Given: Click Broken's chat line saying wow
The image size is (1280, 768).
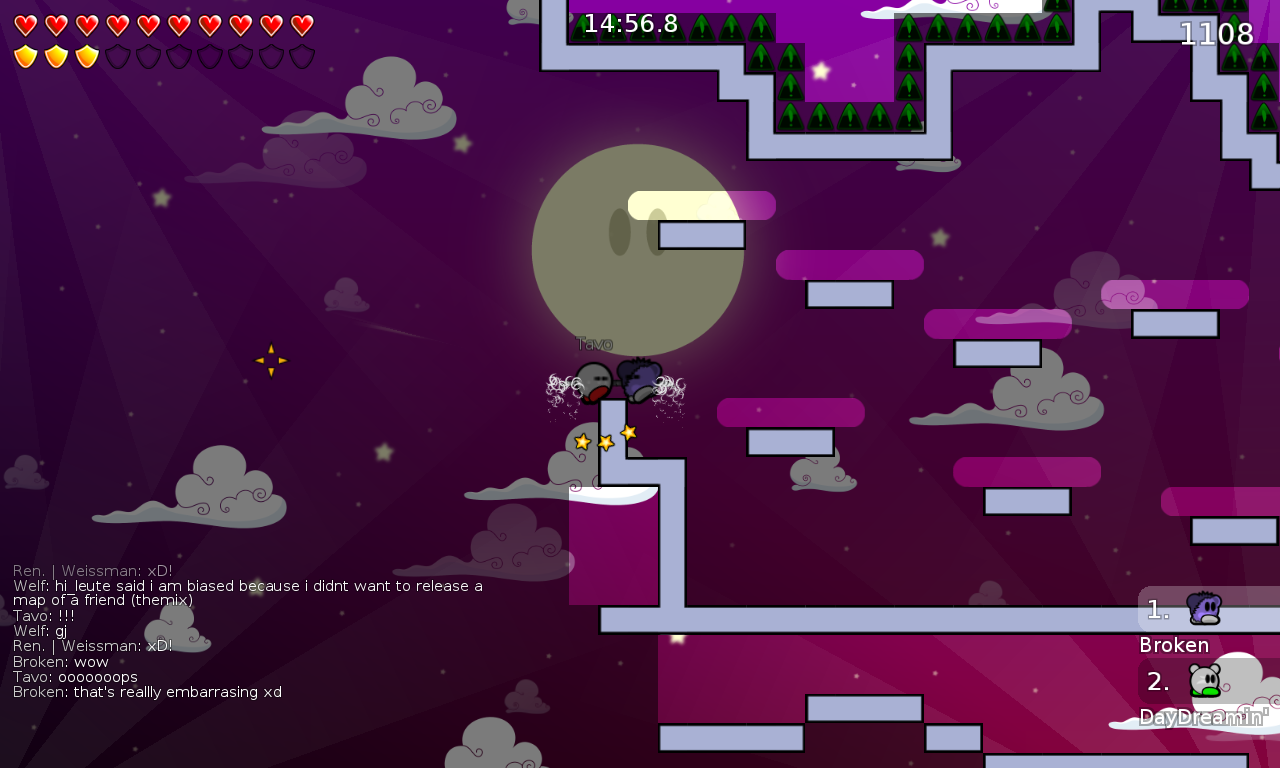Looking at the screenshot, I should pos(60,661).
